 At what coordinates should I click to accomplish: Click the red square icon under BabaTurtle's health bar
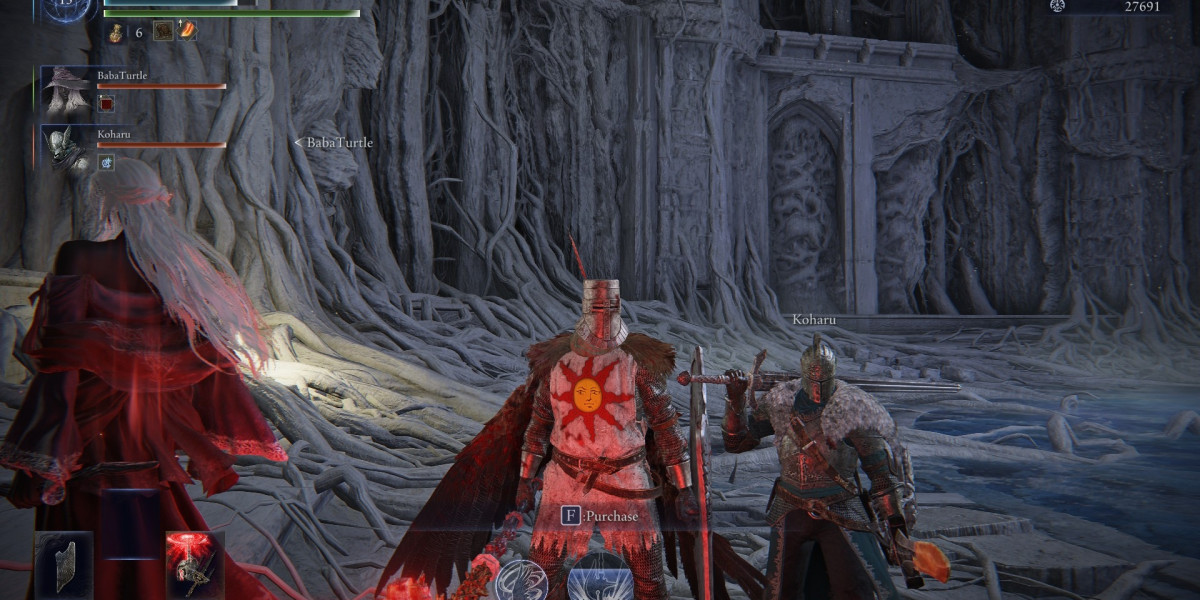point(106,103)
